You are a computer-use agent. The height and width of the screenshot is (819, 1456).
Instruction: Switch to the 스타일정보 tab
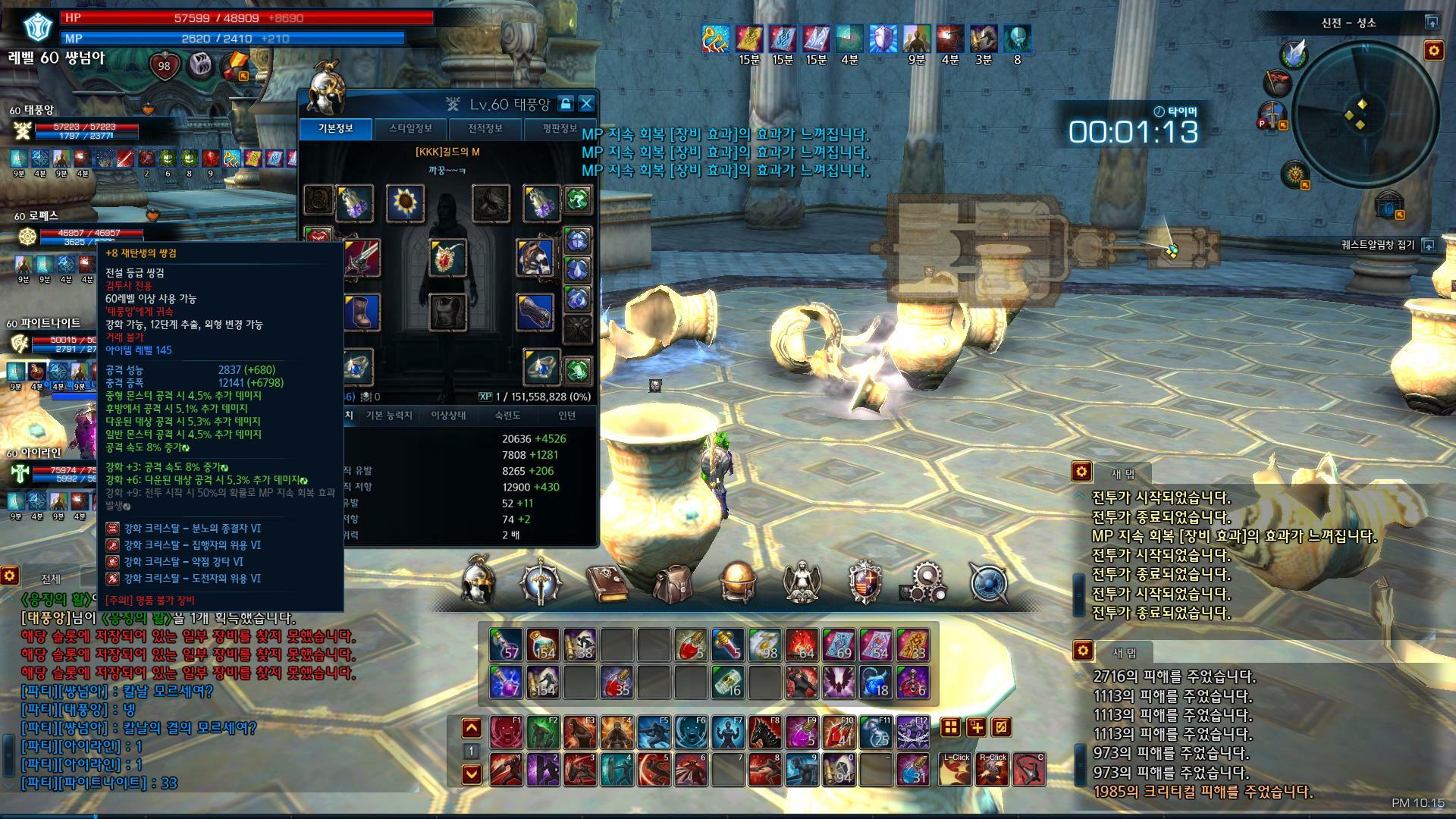(x=410, y=128)
